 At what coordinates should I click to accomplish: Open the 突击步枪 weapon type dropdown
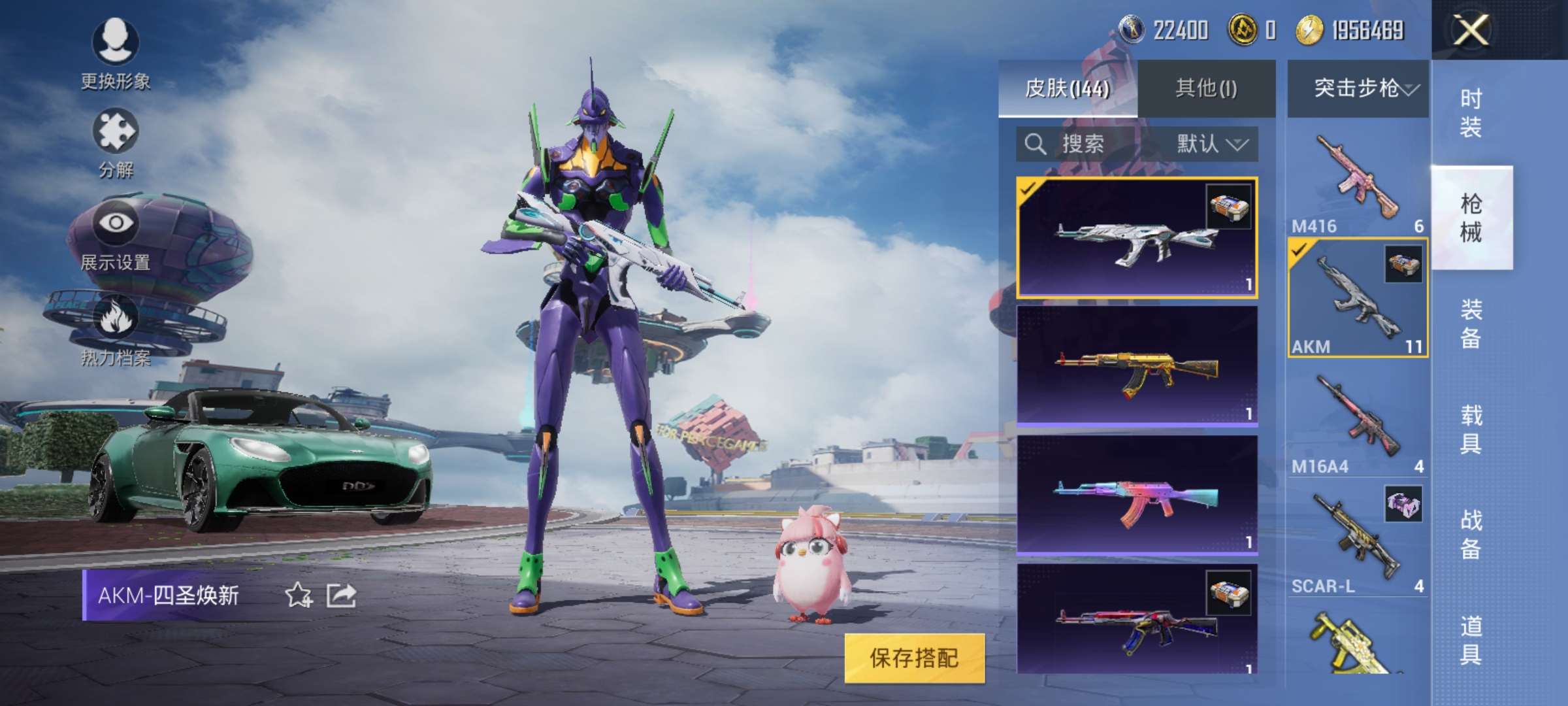click(x=1358, y=88)
